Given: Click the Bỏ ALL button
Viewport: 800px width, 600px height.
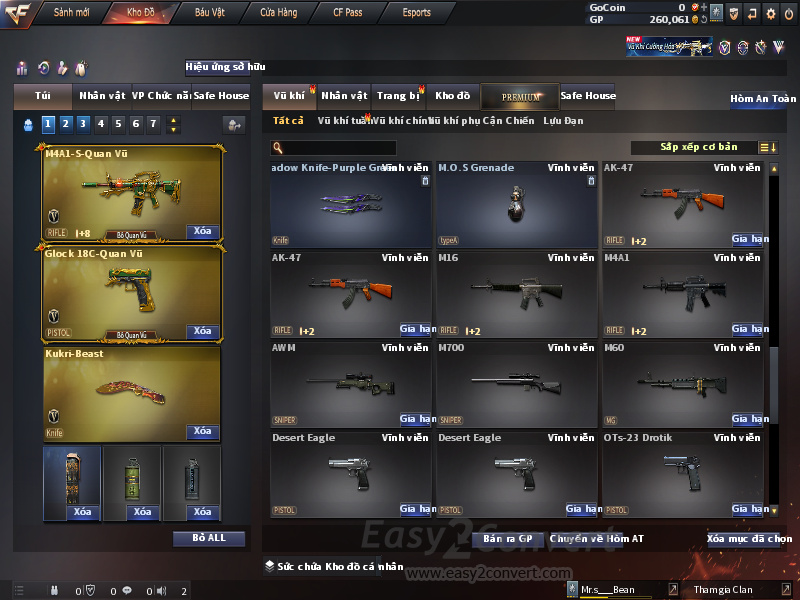Looking at the screenshot, I should [208, 538].
